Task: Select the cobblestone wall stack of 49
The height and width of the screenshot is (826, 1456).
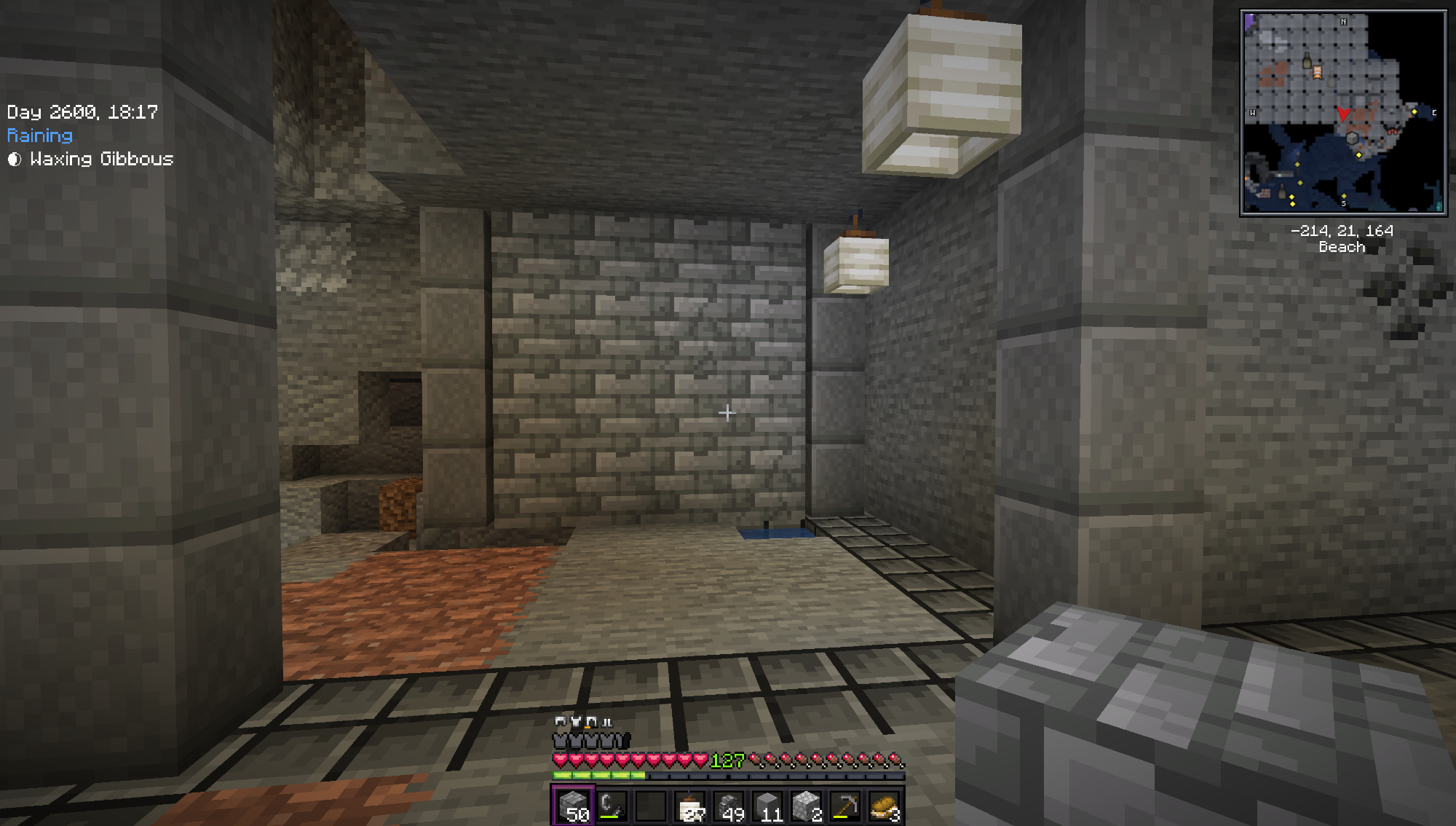Action: [x=729, y=806]
